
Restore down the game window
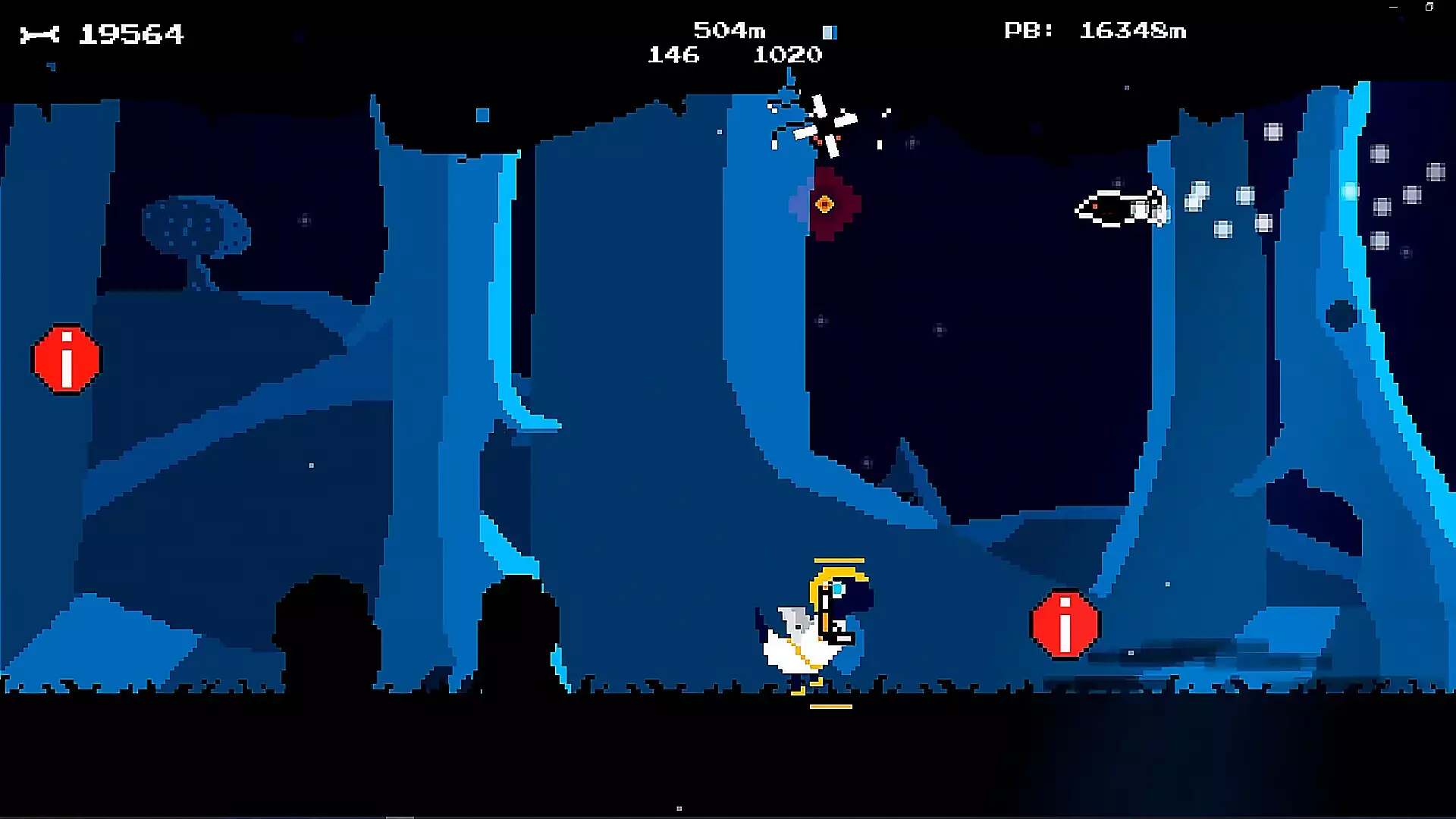pyautogui.click(x=1429, y=7)
